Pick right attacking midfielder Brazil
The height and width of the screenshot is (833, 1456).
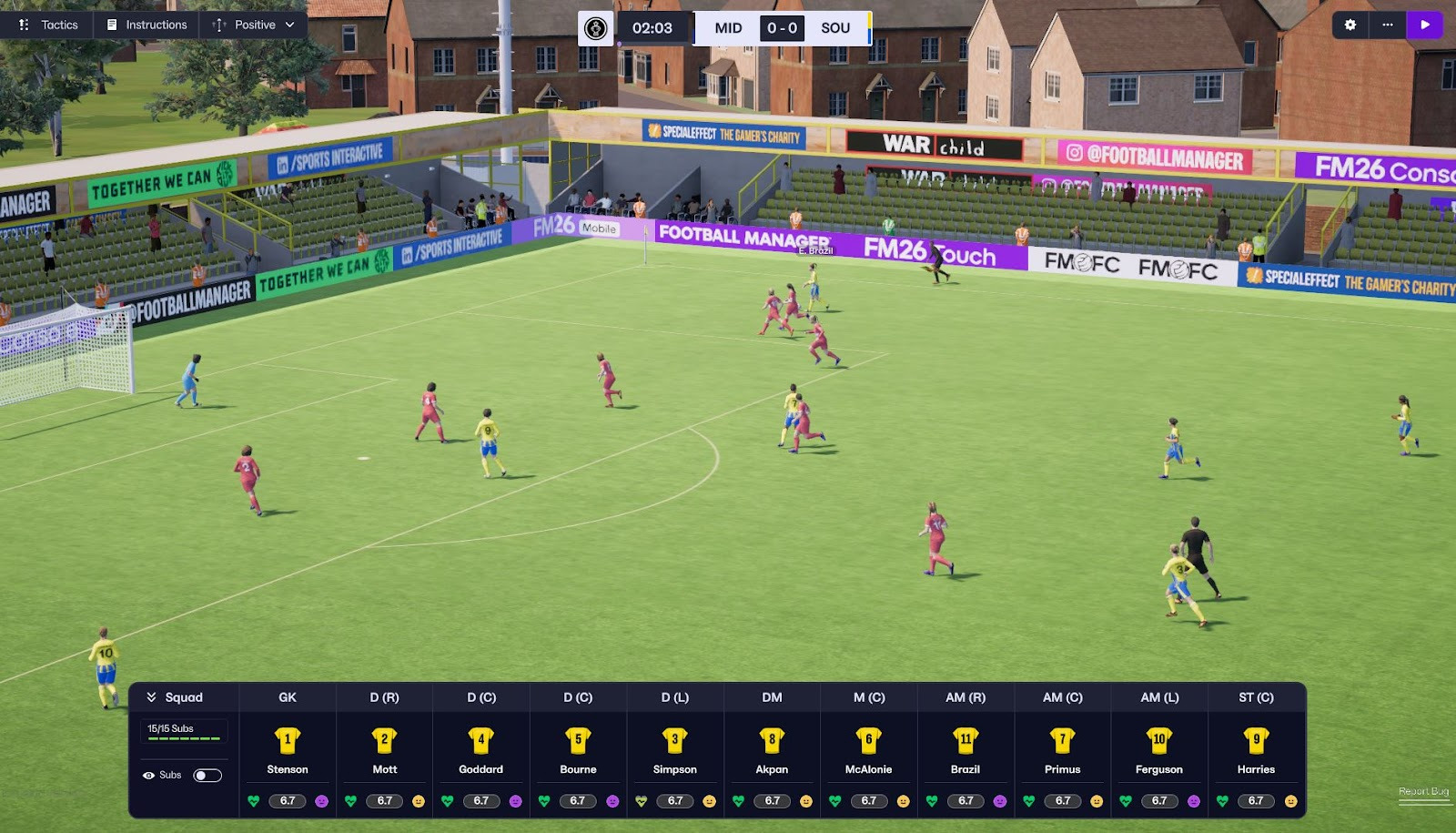tap(966, 740)
